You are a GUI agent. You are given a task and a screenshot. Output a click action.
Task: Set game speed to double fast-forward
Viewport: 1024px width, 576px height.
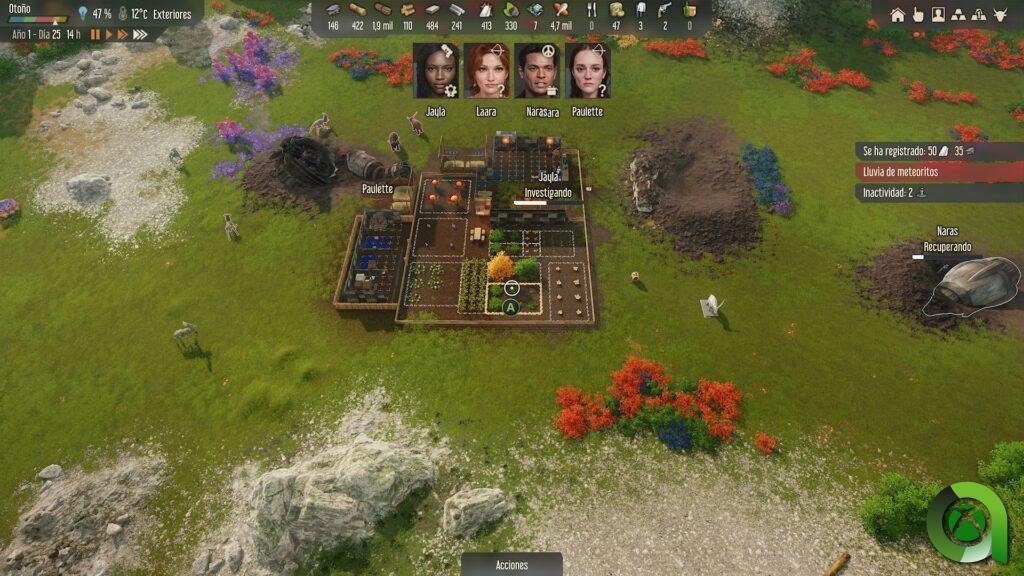123,34
